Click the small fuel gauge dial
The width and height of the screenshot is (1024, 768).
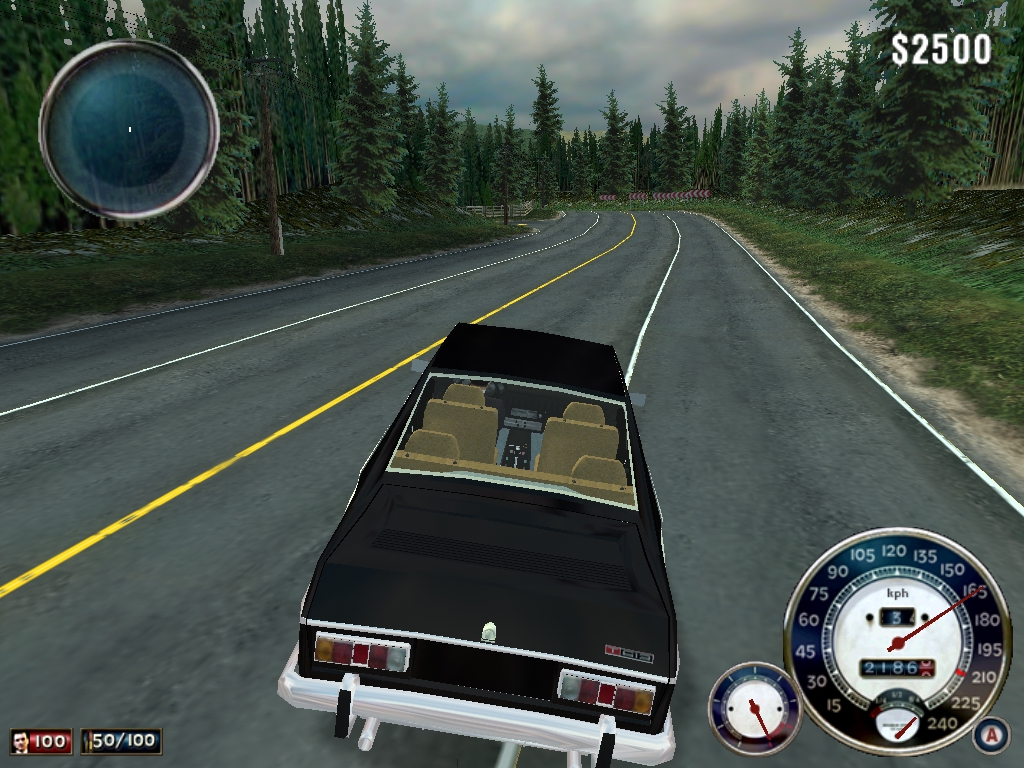[x=754, y=708]
